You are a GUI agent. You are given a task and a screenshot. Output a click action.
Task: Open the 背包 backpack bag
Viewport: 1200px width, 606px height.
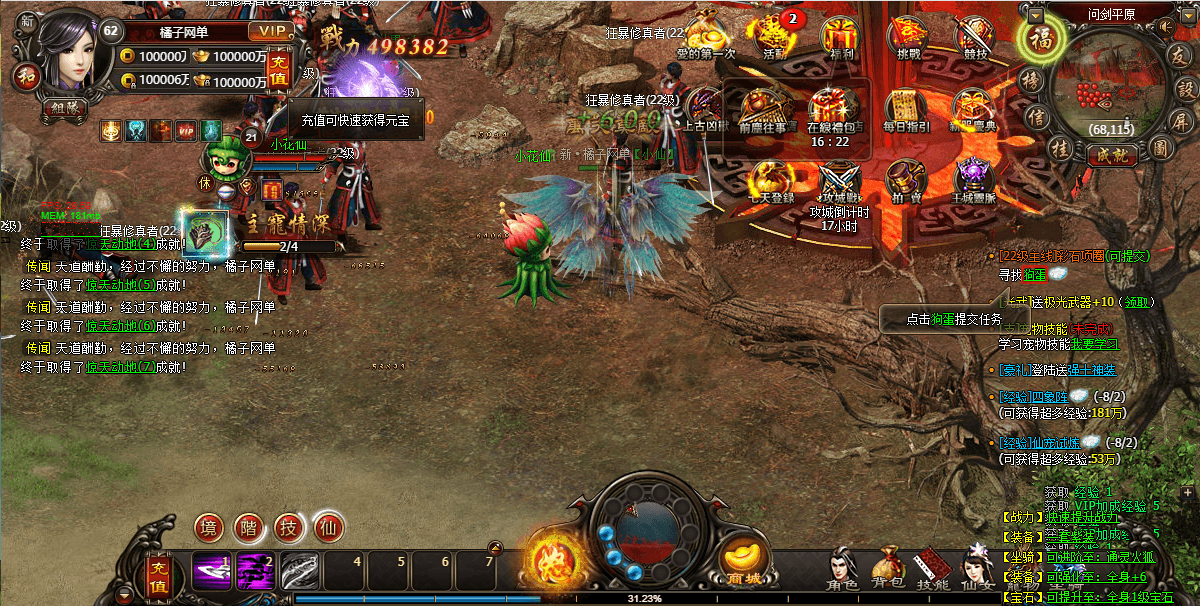click(x=887, y=566)
